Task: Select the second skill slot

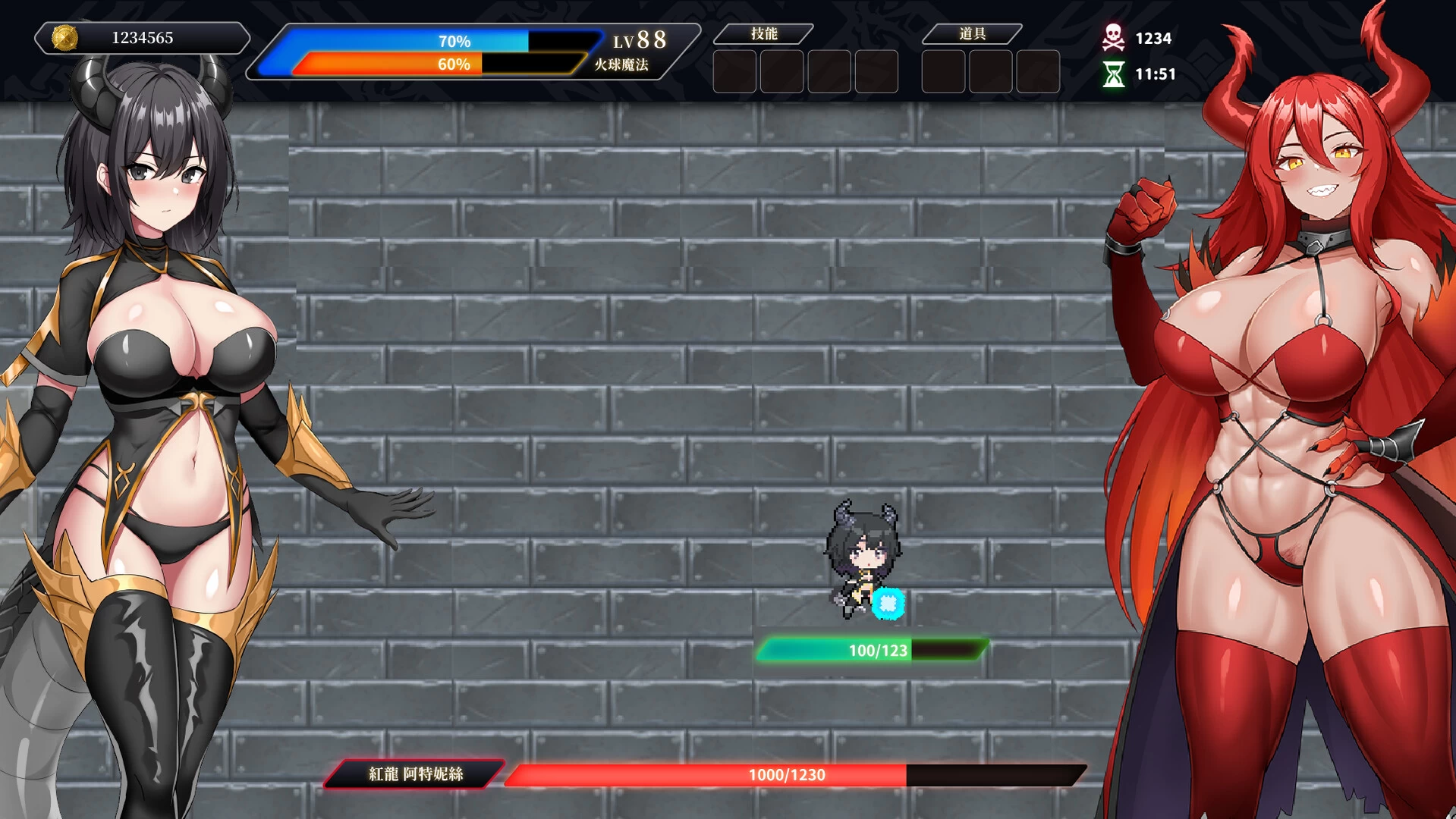Action: tap(781, 71)
